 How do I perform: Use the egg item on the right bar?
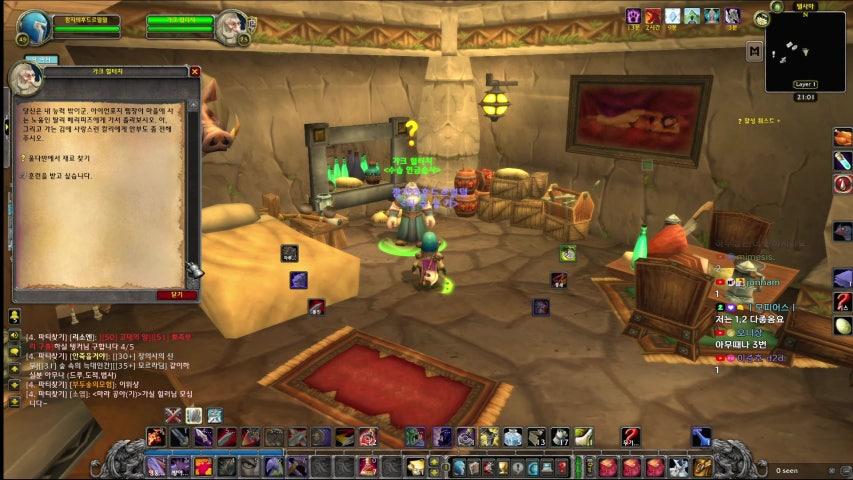tap(843, 325)
